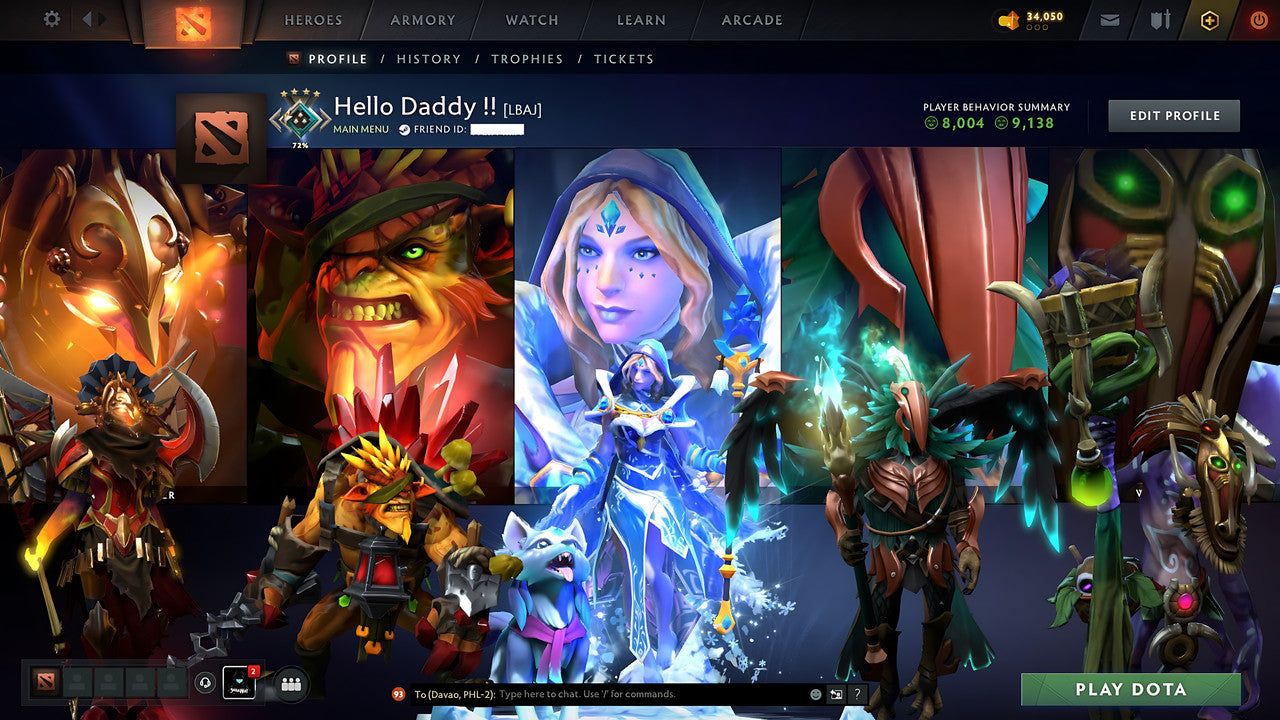The image size is (1280, 720).
Task: Toggle the settings gear menu
Action: [53, 18]
